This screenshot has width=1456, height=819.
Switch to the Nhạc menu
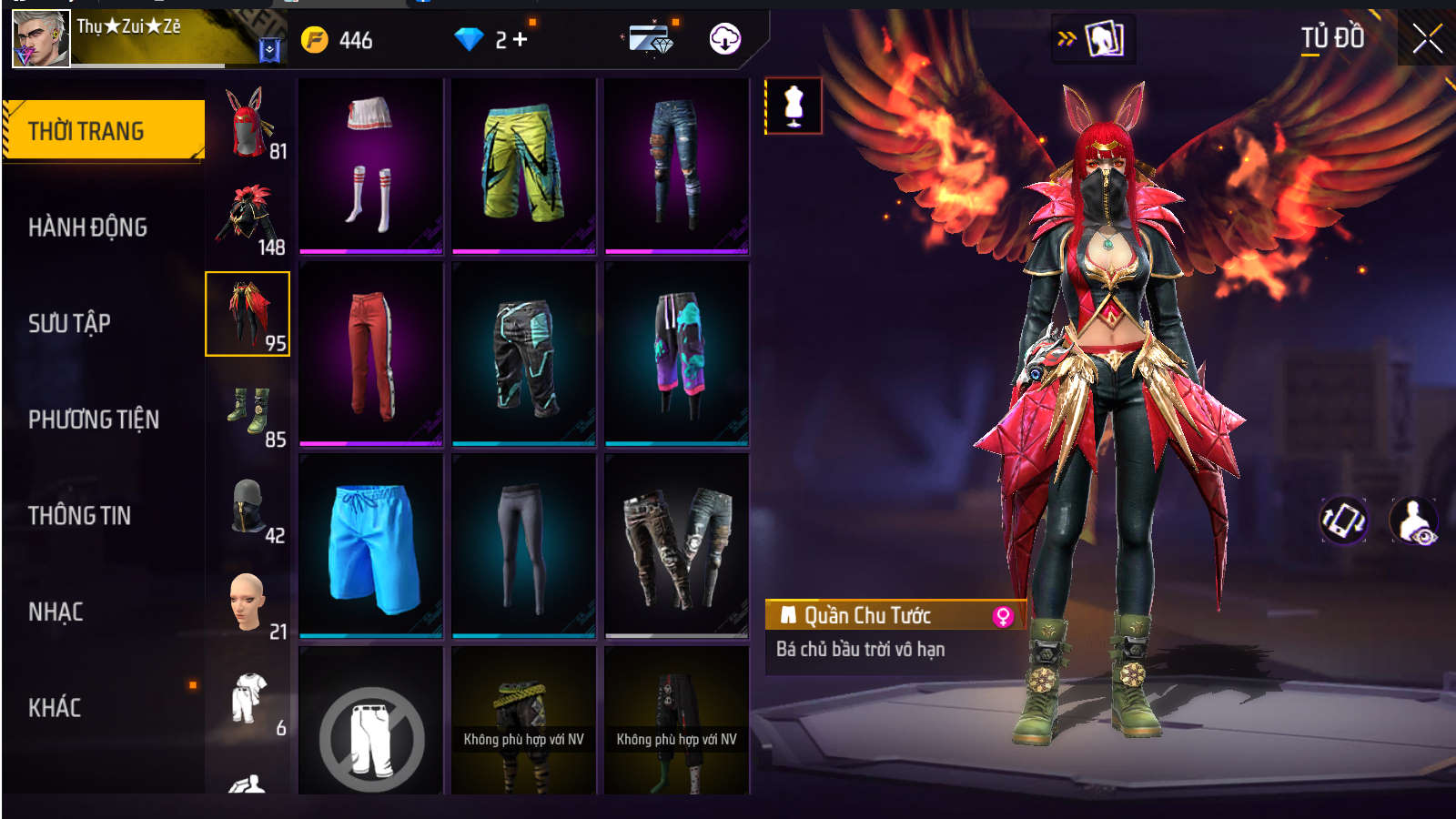coord(56,612)
